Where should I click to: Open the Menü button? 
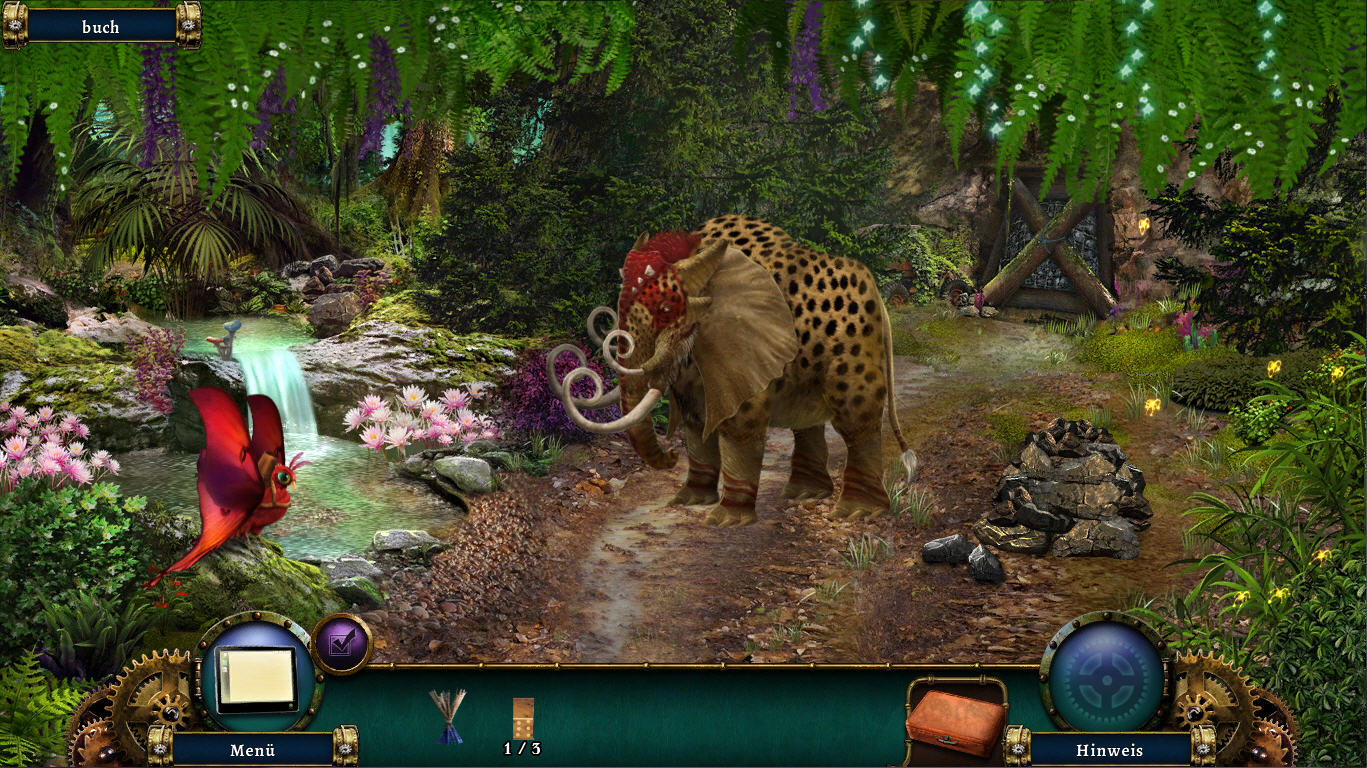[252, 749]
